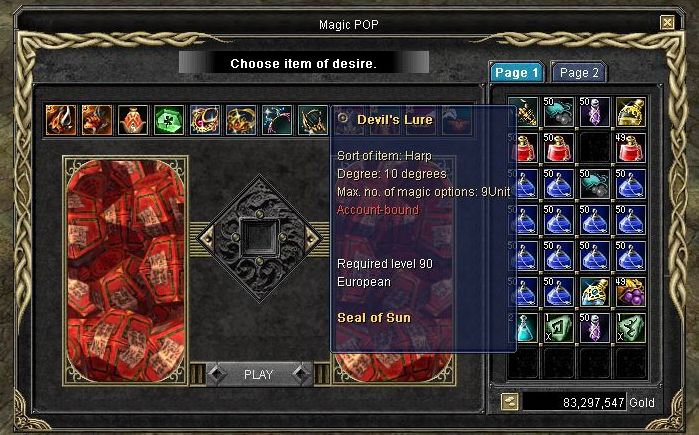Click the gold sort button beside Gold amount

[510, 401]
